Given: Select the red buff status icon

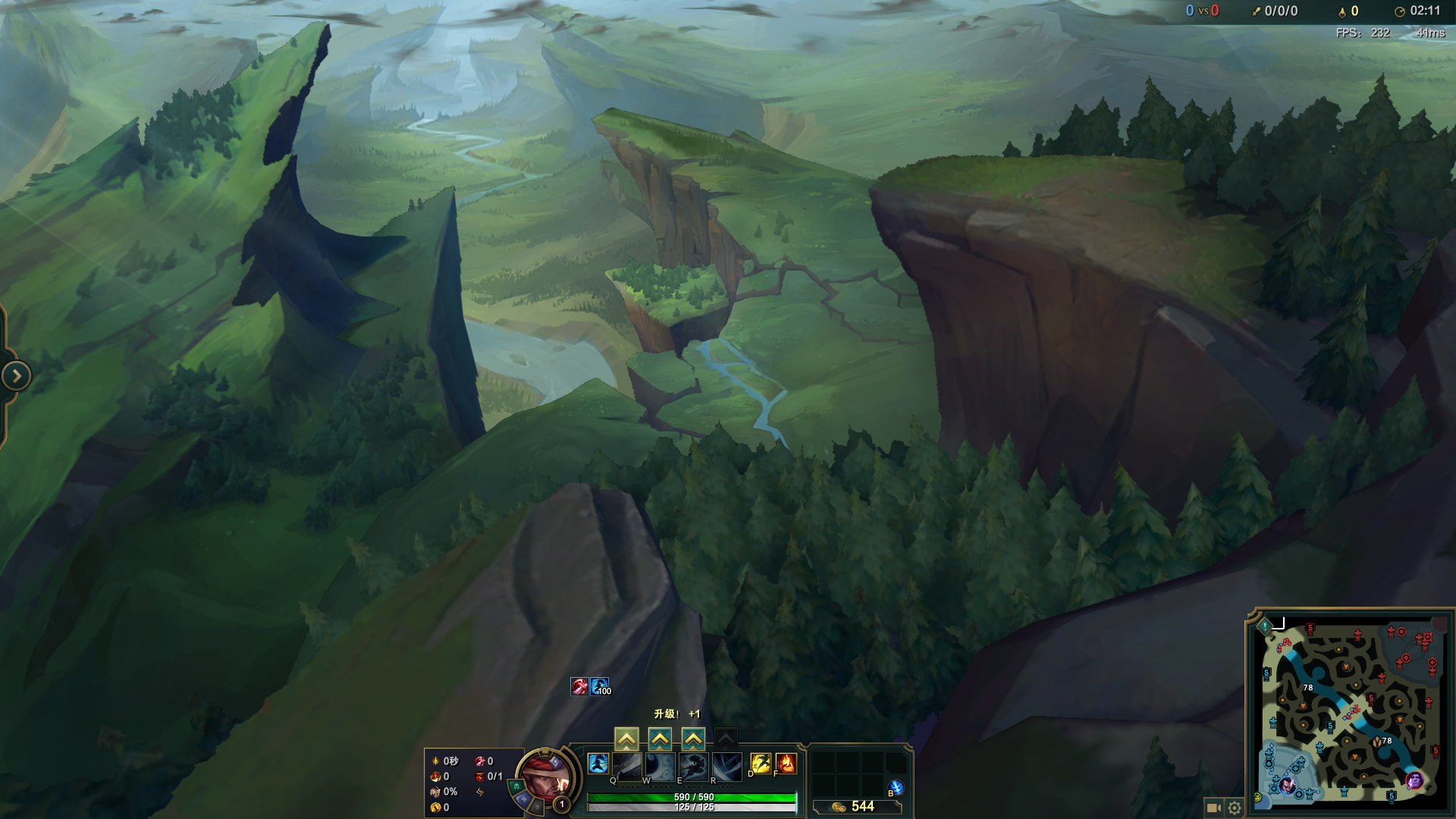Looking at the screenshot, I should [x=579, y=686].
